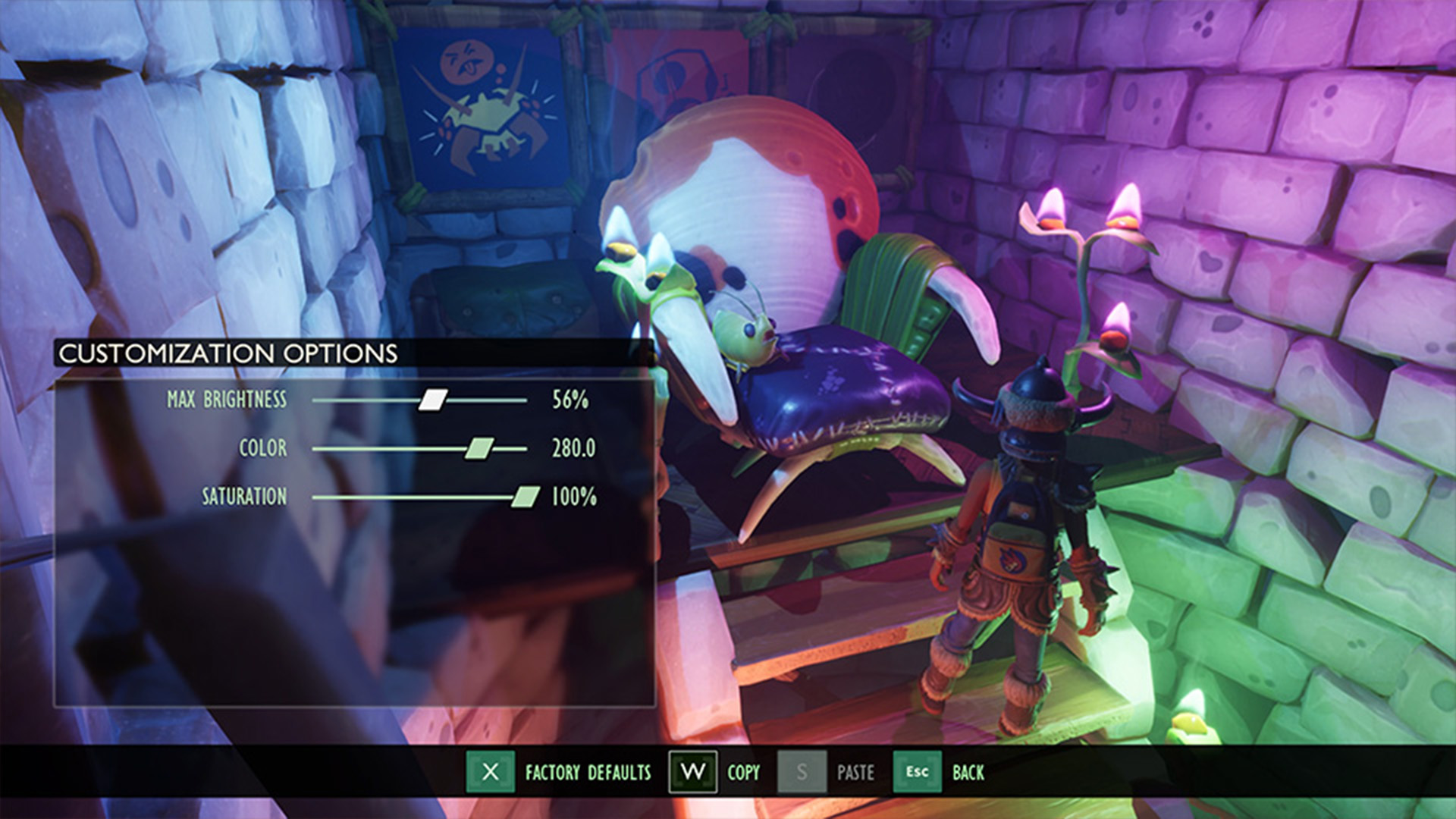The image size is (1456, 819).
Task: Reset to Factory Defaults
Action: (491, 772)
